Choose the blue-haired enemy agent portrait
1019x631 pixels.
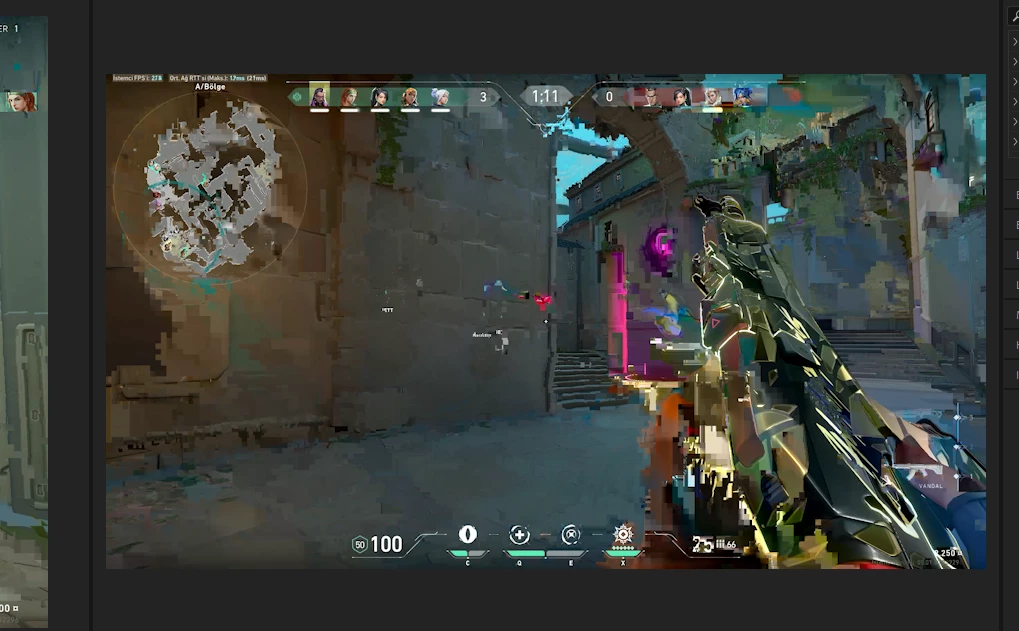coord(742,96)
